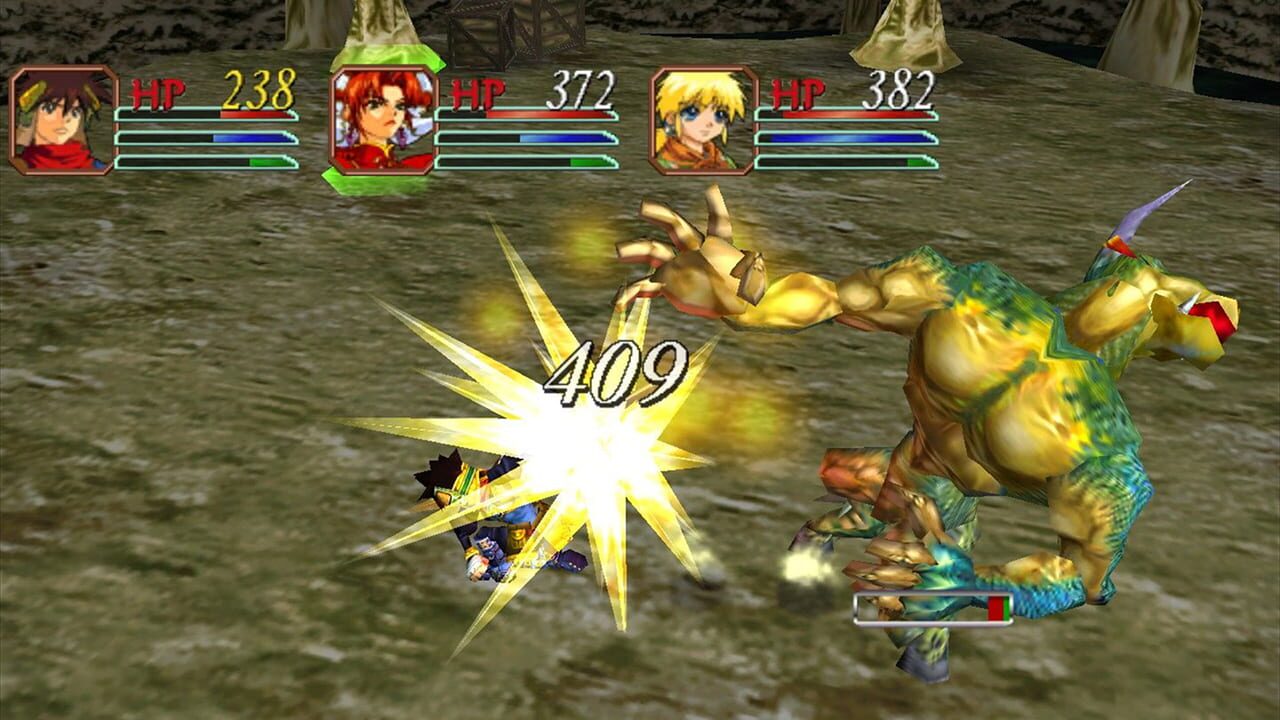Click the HP label near the 382 value

[800, 95]
